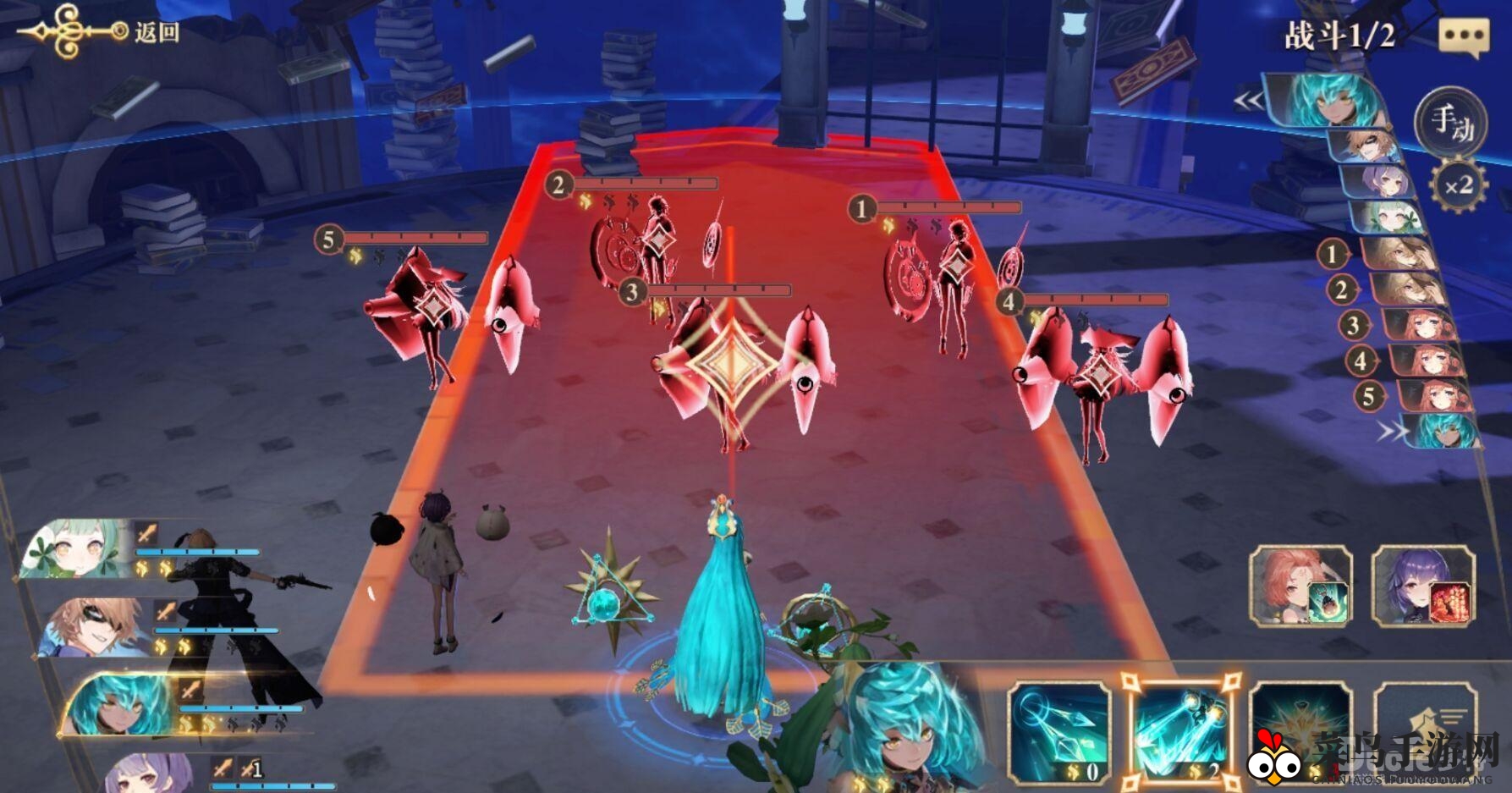This screenshot has width=1512, height=793.
Task: Target the enemy numbered 3 marker
Action: pos(631,293)
